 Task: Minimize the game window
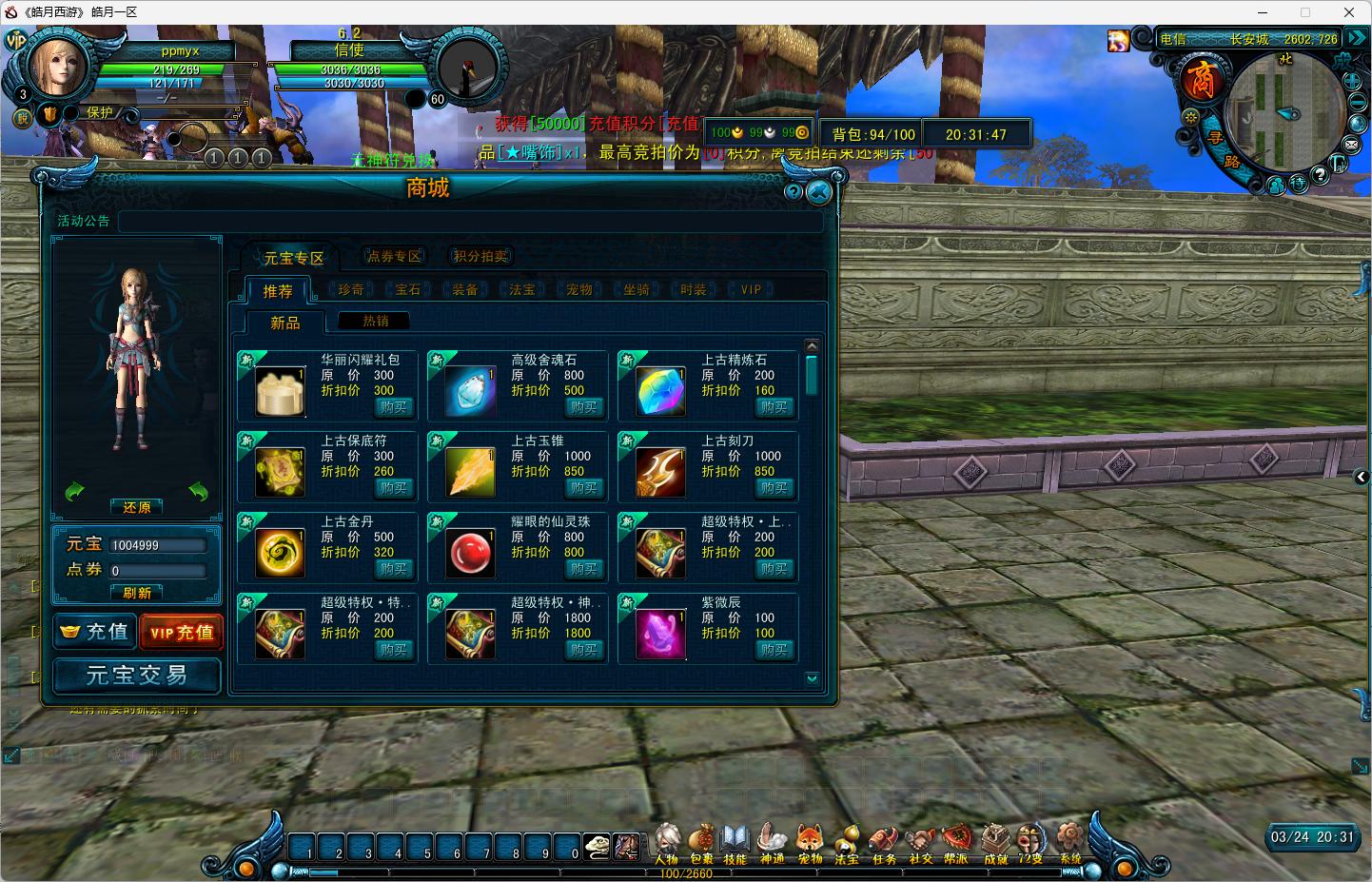tap(1264, 12)
